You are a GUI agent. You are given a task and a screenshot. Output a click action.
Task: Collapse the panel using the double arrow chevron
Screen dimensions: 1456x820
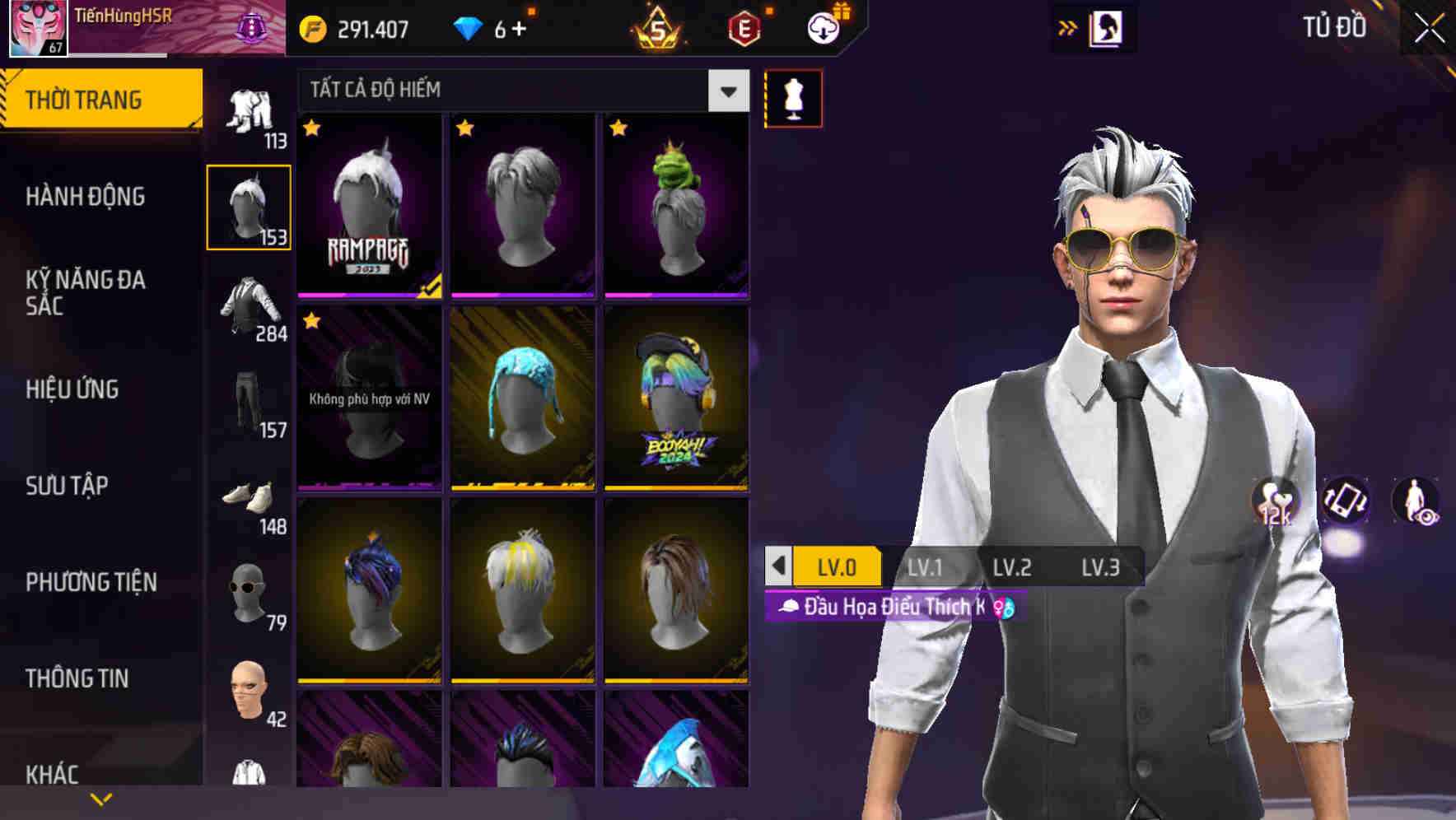tap(1068, 27)
